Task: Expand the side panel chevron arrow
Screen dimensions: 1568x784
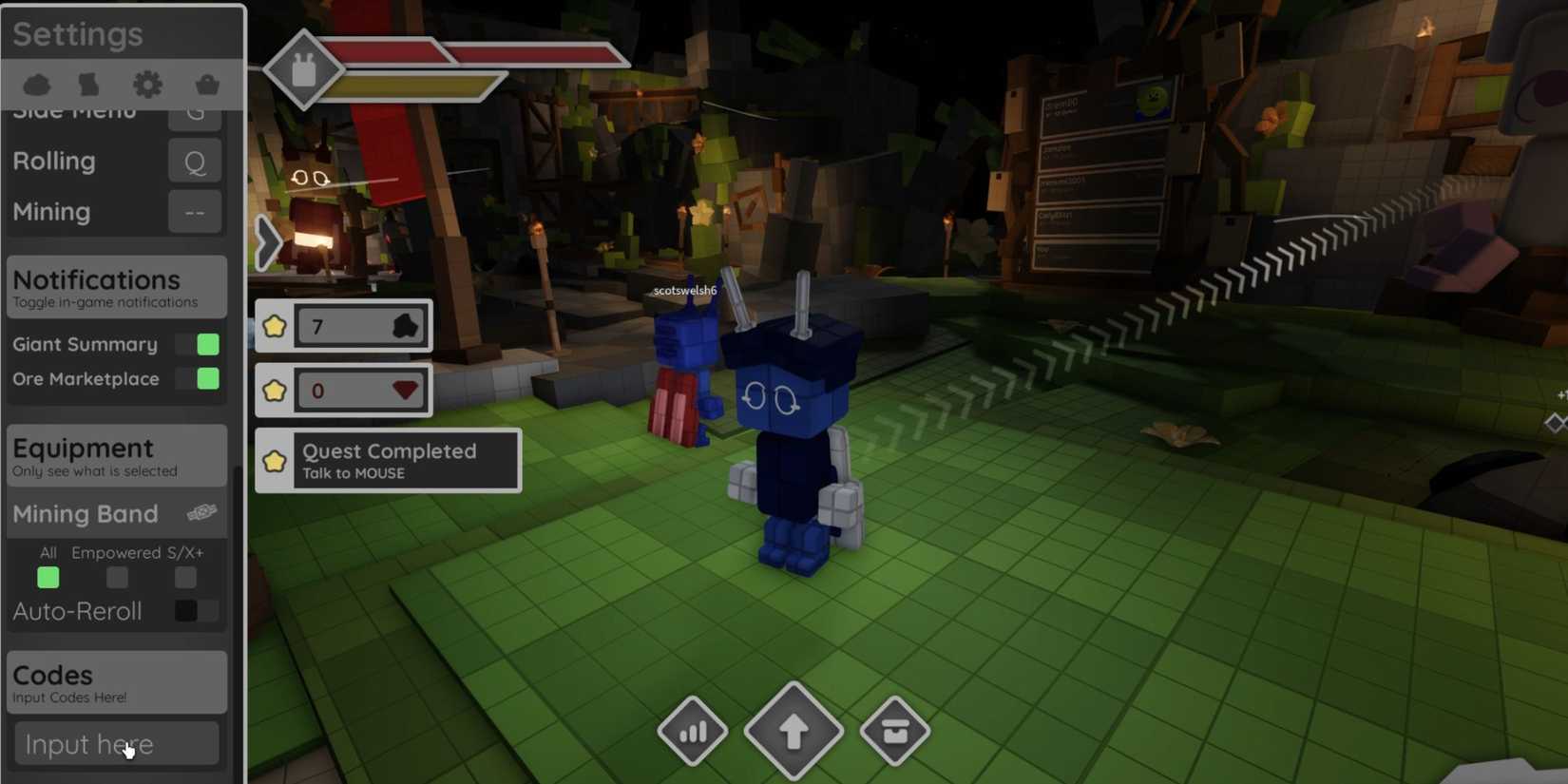Action: pyautogui.click(x=265, y=242)
